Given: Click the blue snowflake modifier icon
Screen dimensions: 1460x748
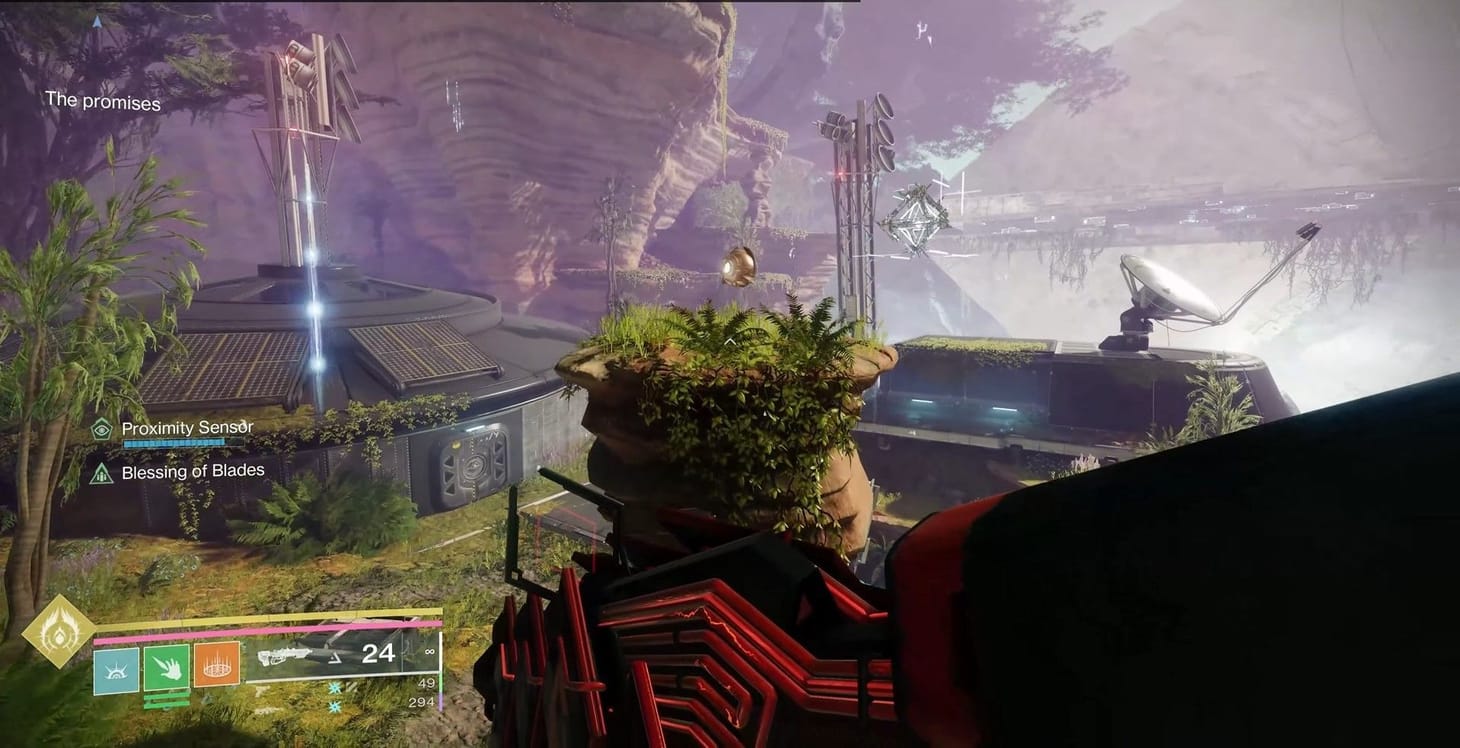Looking at the screenshot, I should (x=333, y=687).
